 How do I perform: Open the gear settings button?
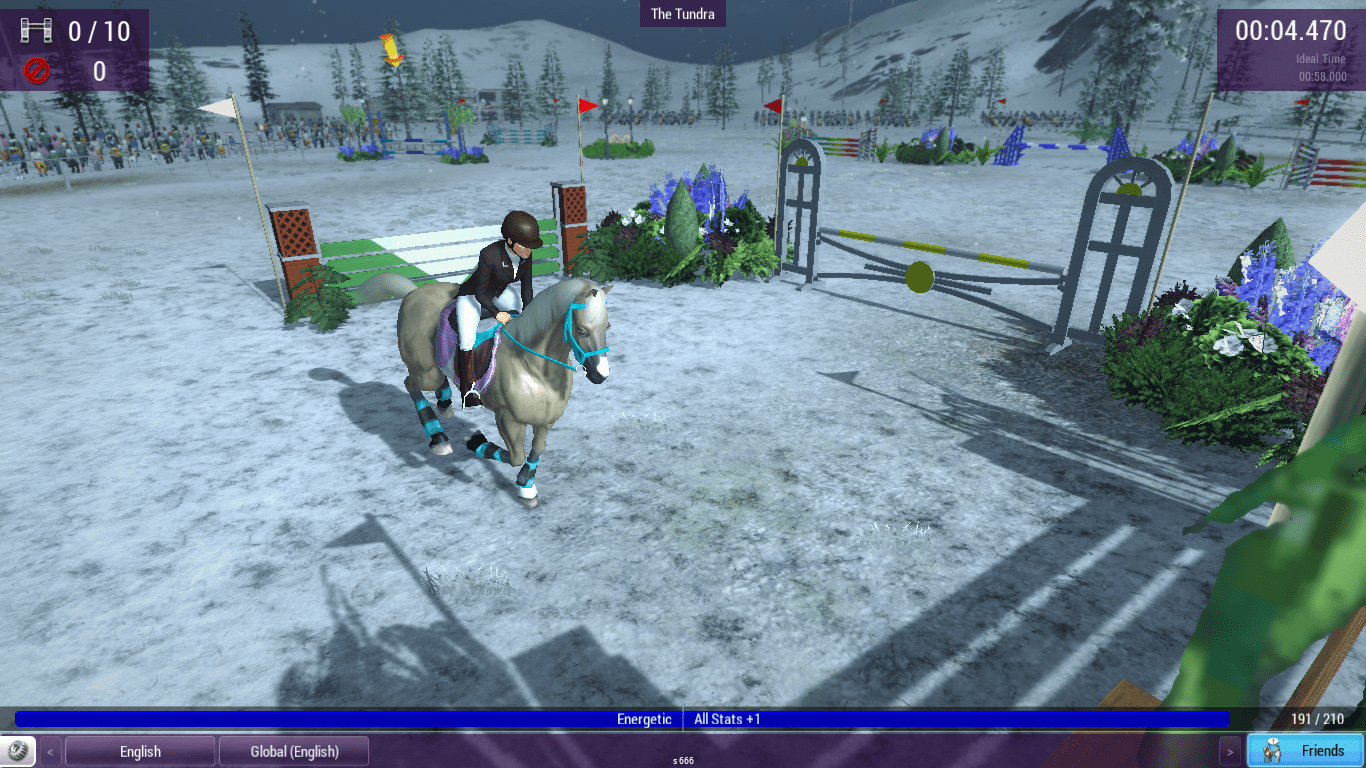pos(17,751)
